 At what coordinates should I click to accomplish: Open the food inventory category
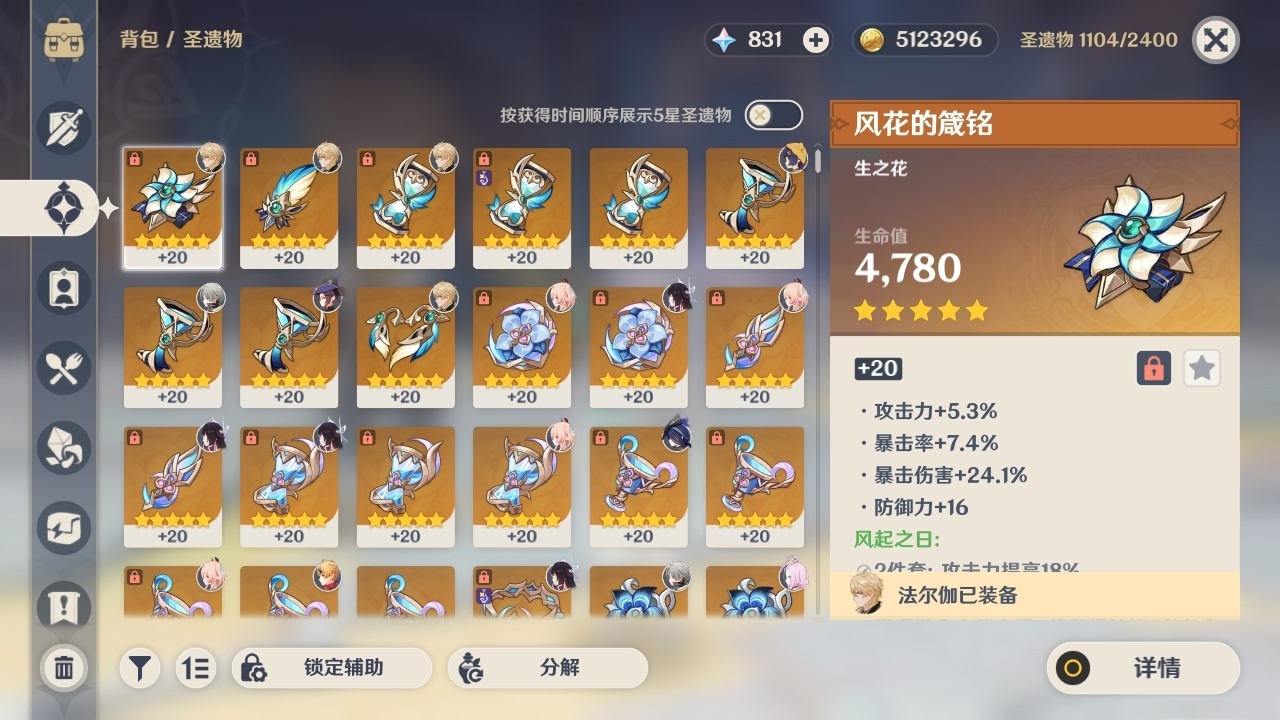pos(63,368)
